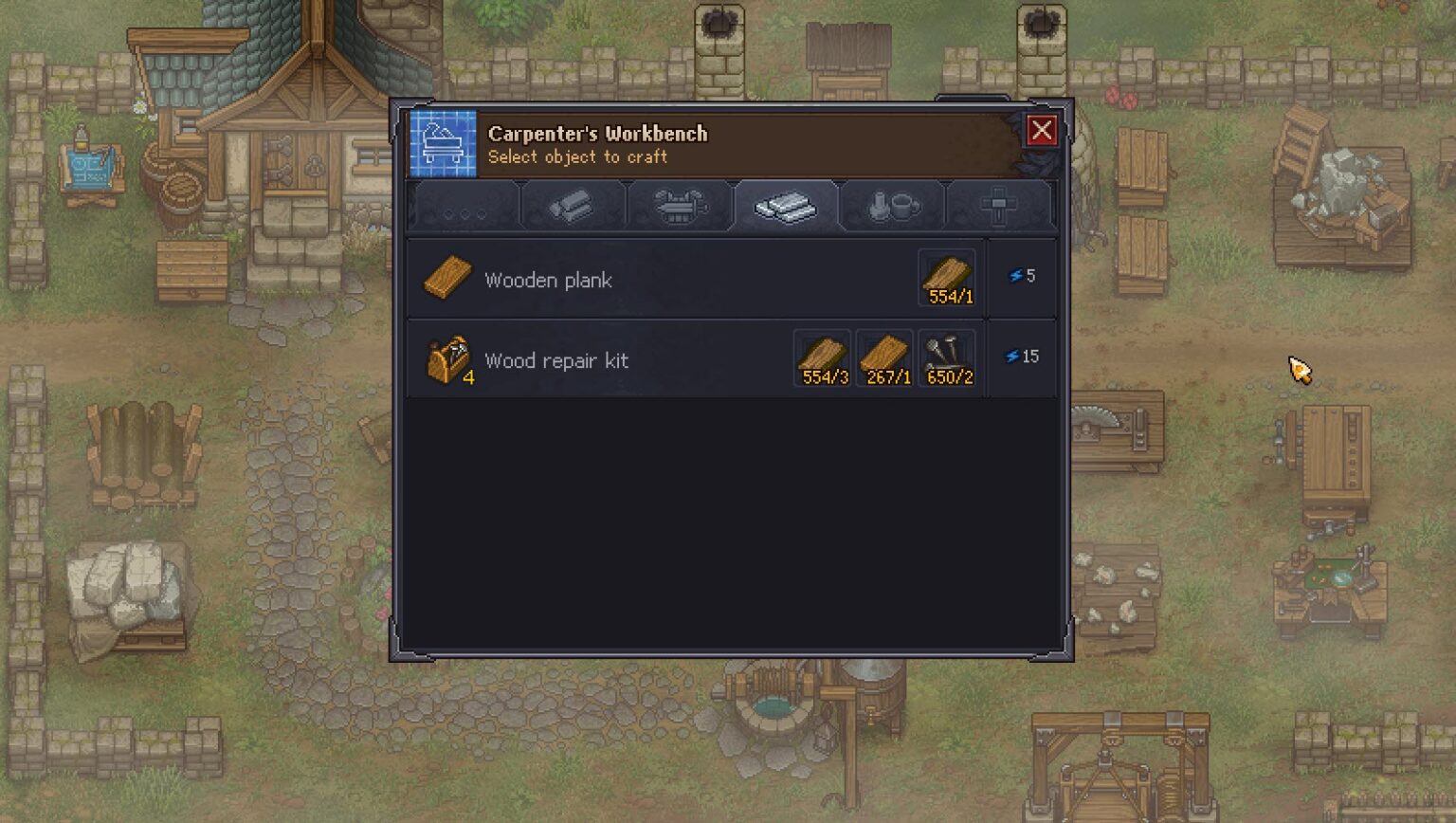Screen dimensions: 1456x823
Task: Click the plank ingredient icon showing 267/1
Action: click(x=883, y=357)
